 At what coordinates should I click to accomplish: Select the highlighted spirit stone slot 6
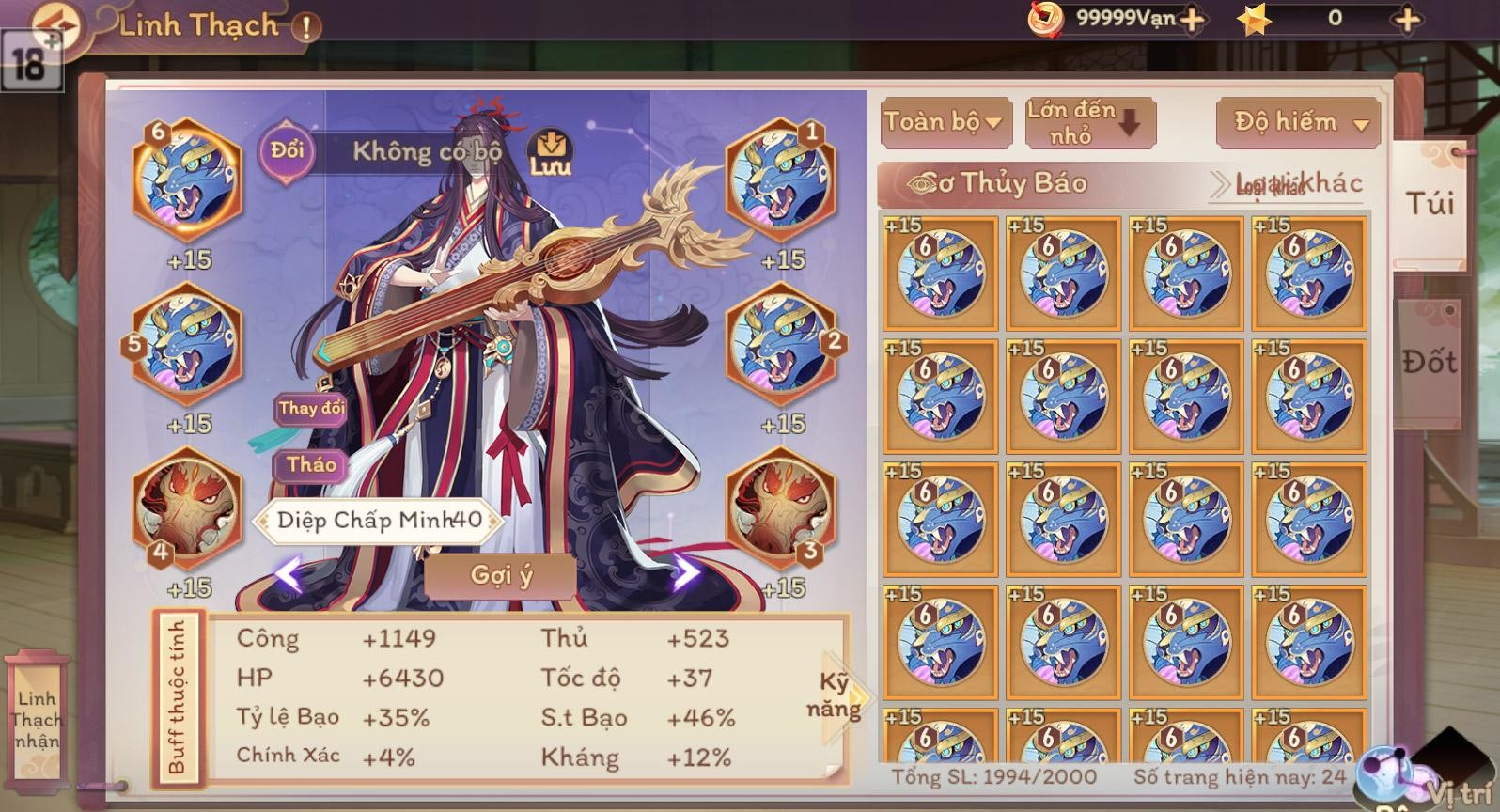[187, 179]
